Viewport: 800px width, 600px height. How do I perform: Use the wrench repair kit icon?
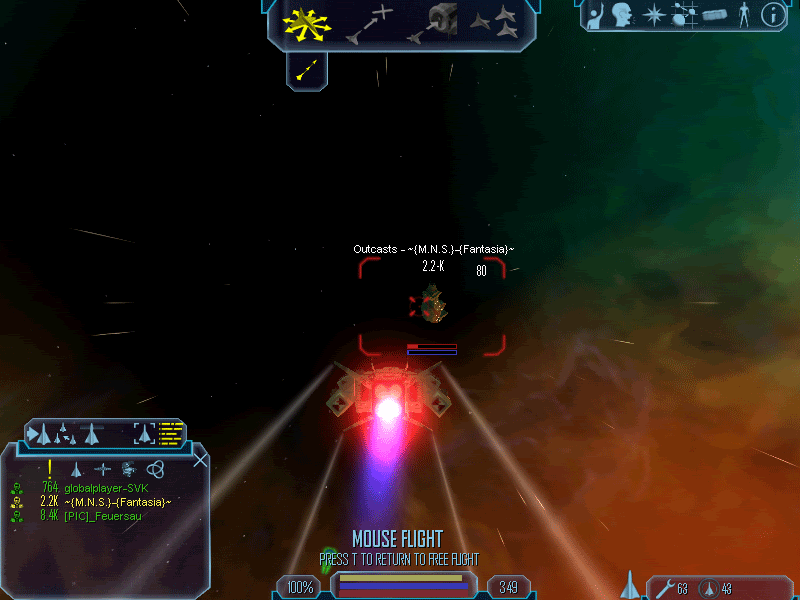pos(662,588)
